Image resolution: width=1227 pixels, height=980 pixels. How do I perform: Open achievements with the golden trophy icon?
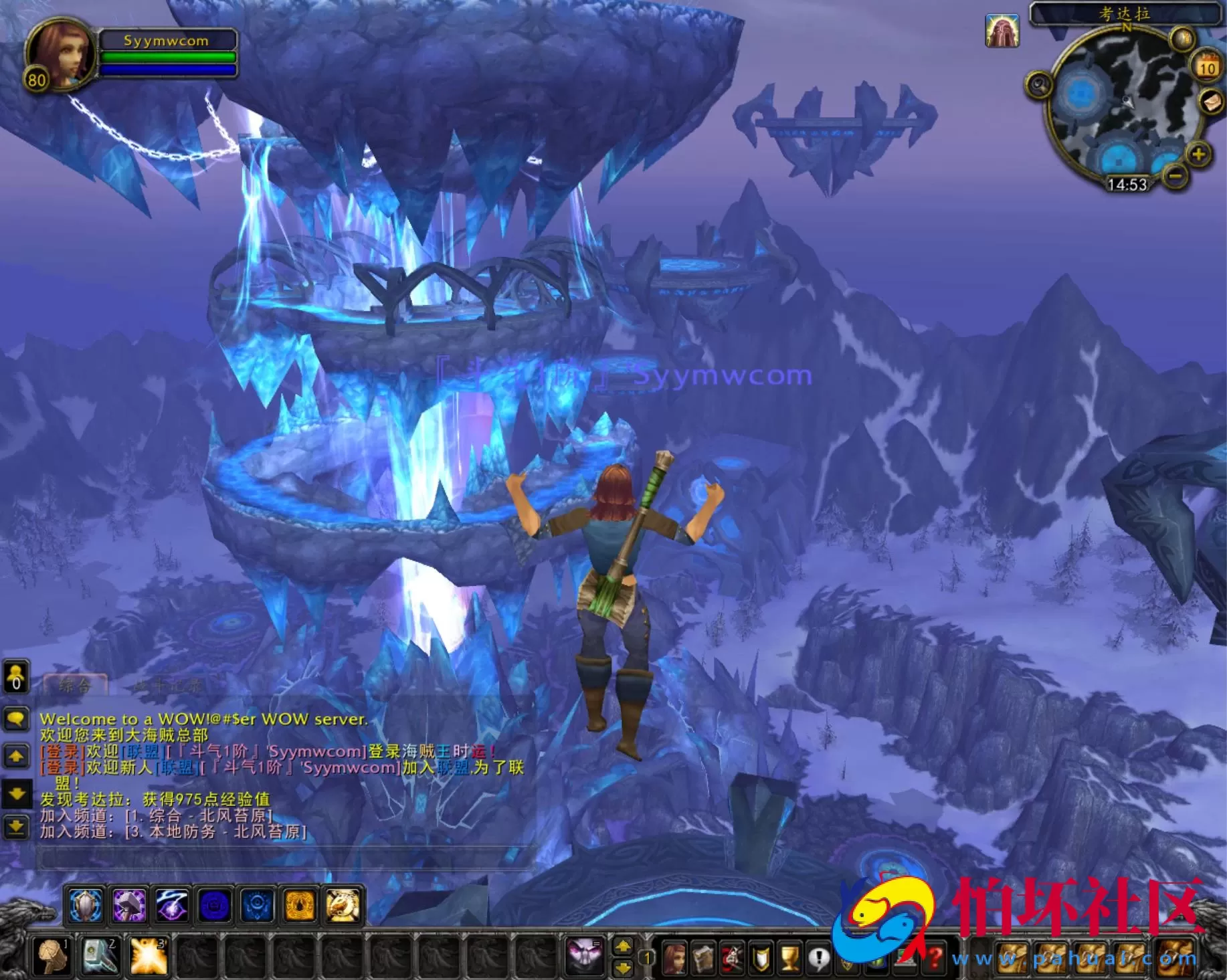pyautogui.click(x=789, y=958)
